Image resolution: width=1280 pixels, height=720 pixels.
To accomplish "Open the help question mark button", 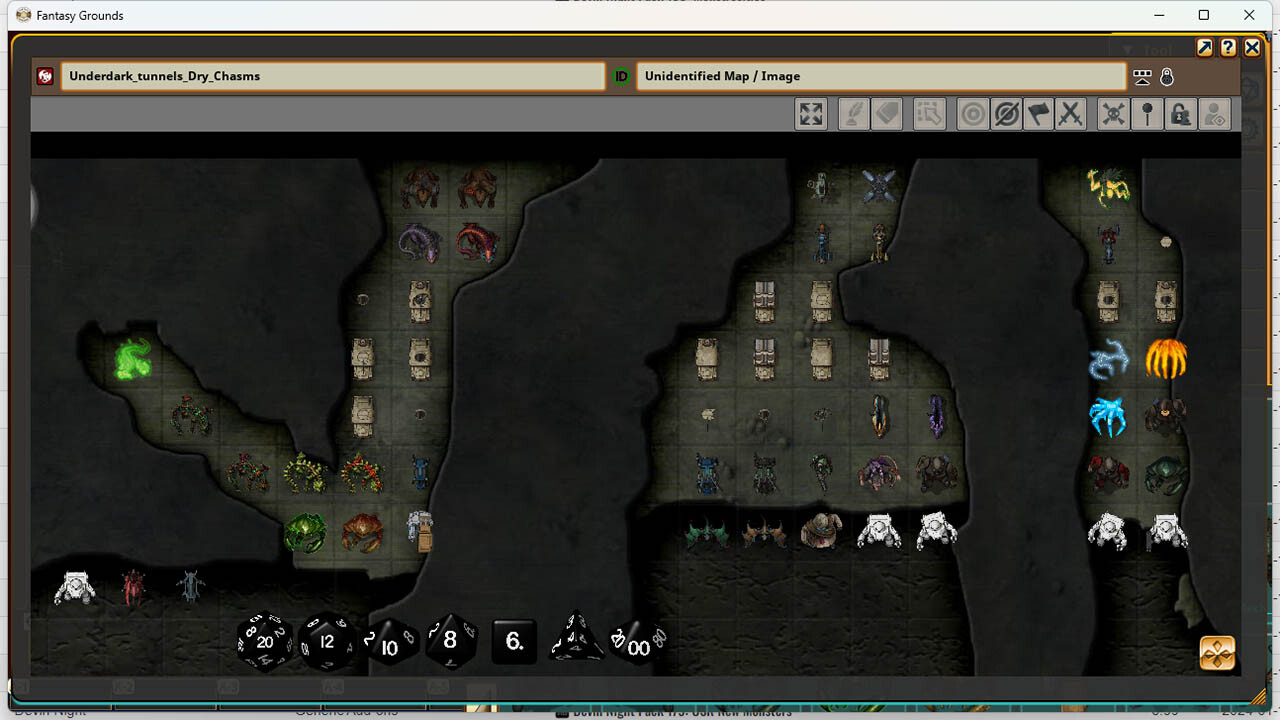I will pyautogui.click(x=1228, y=47).
